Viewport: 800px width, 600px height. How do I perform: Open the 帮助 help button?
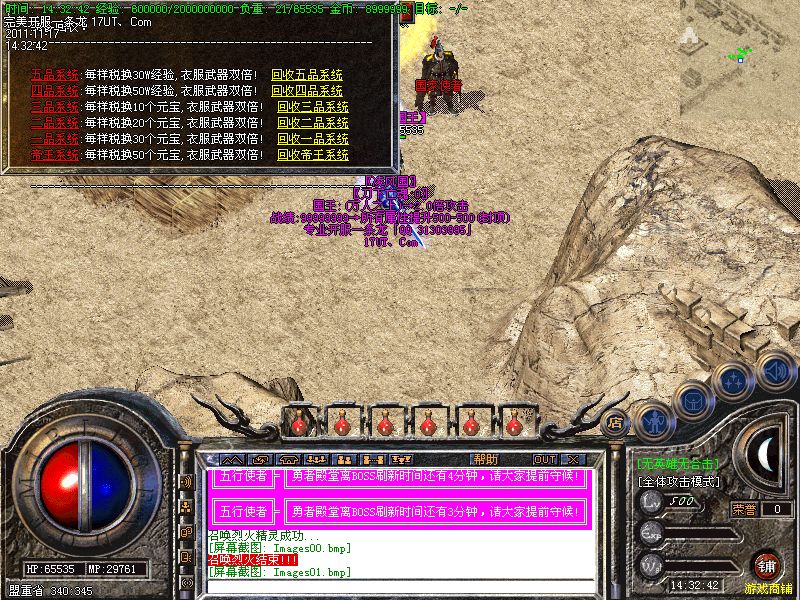(486, 459)
